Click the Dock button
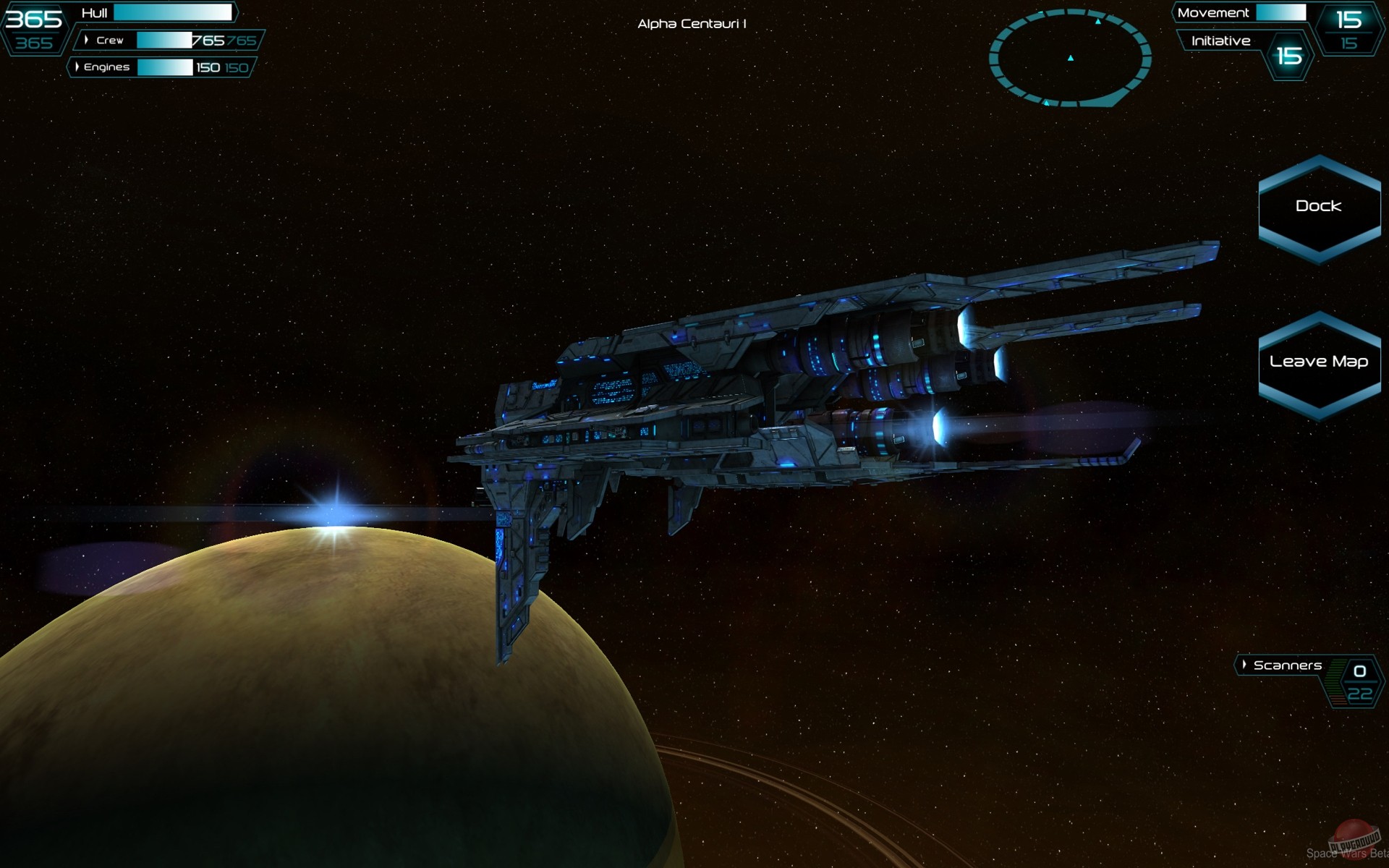 click(x=1318, y=206)
